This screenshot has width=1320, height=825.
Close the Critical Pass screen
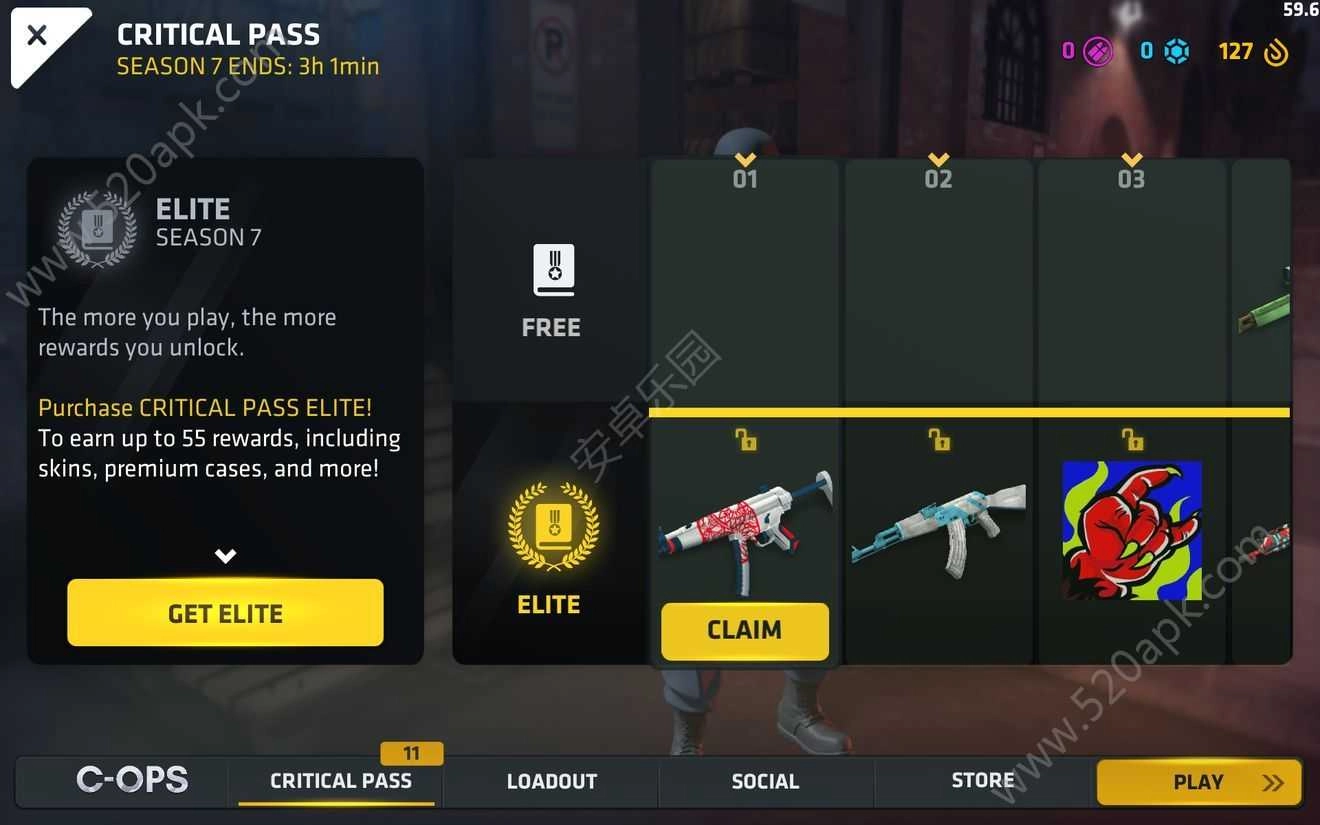pos(37,37)
